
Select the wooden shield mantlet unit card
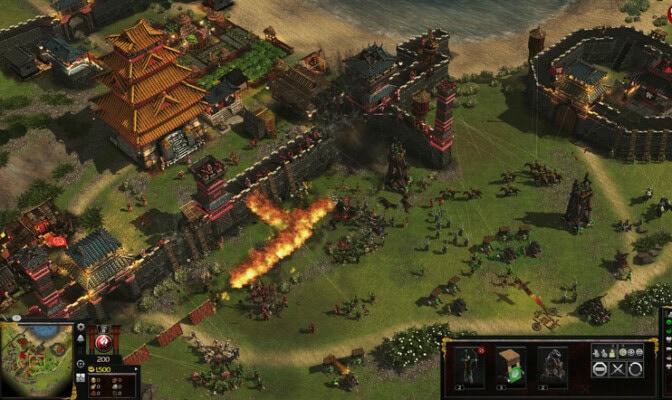[x=512, y=365]
